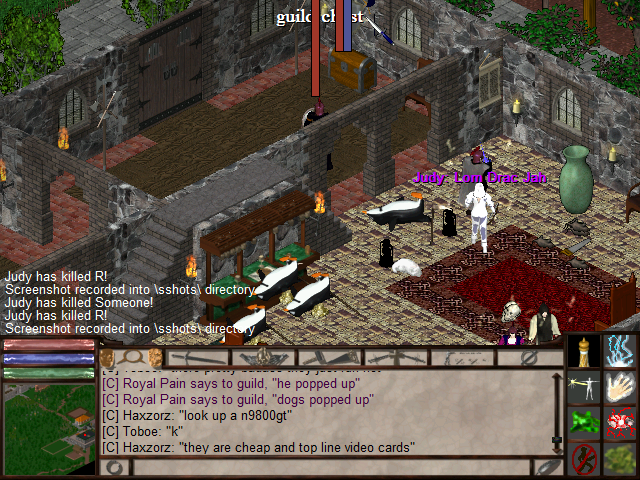
Task: Focus the chat text input box
Action: point(330,468)
